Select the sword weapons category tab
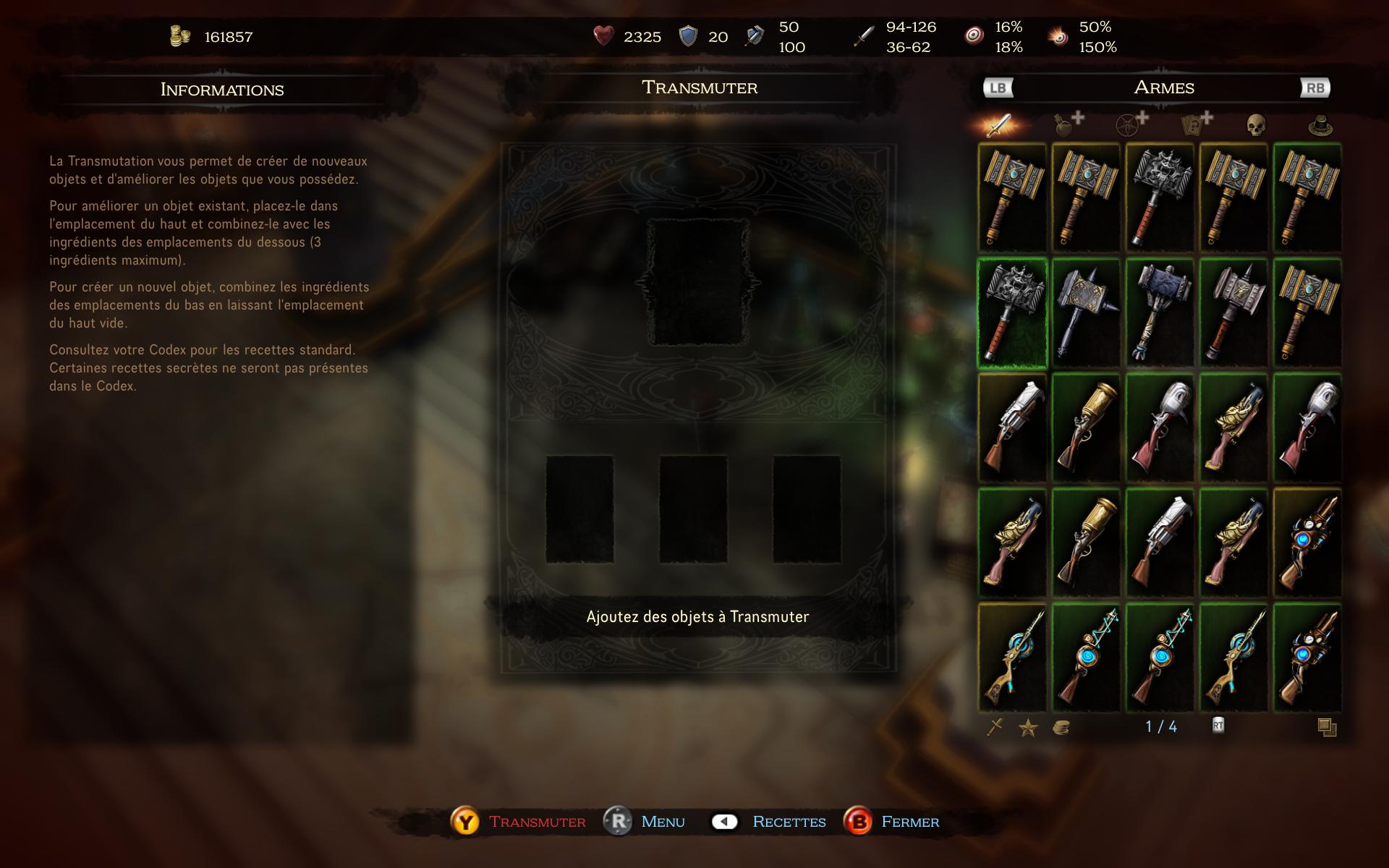 [1001, 125]
